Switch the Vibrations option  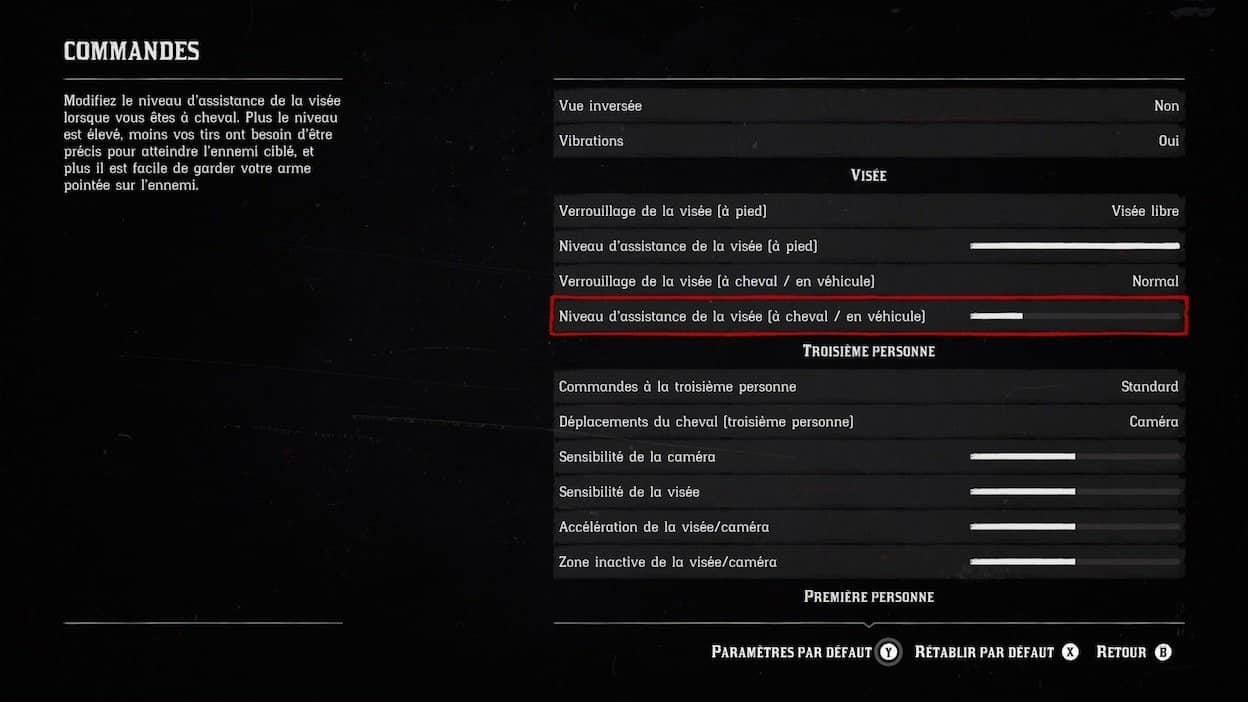pos(868,141)
